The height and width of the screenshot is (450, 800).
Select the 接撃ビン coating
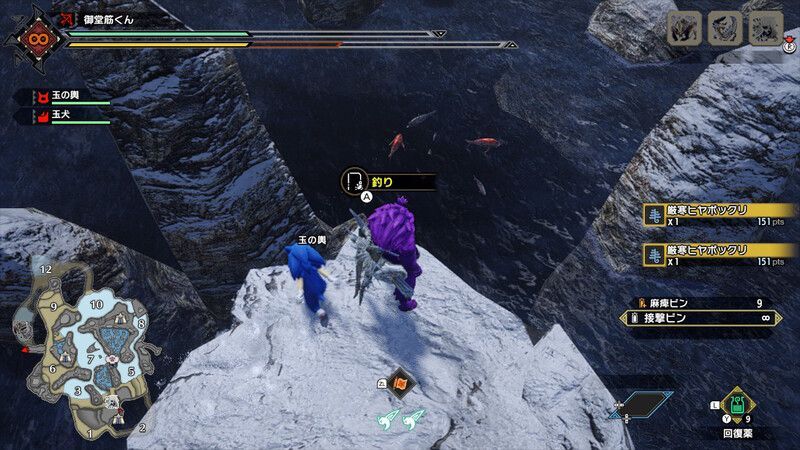click(700, 319)
